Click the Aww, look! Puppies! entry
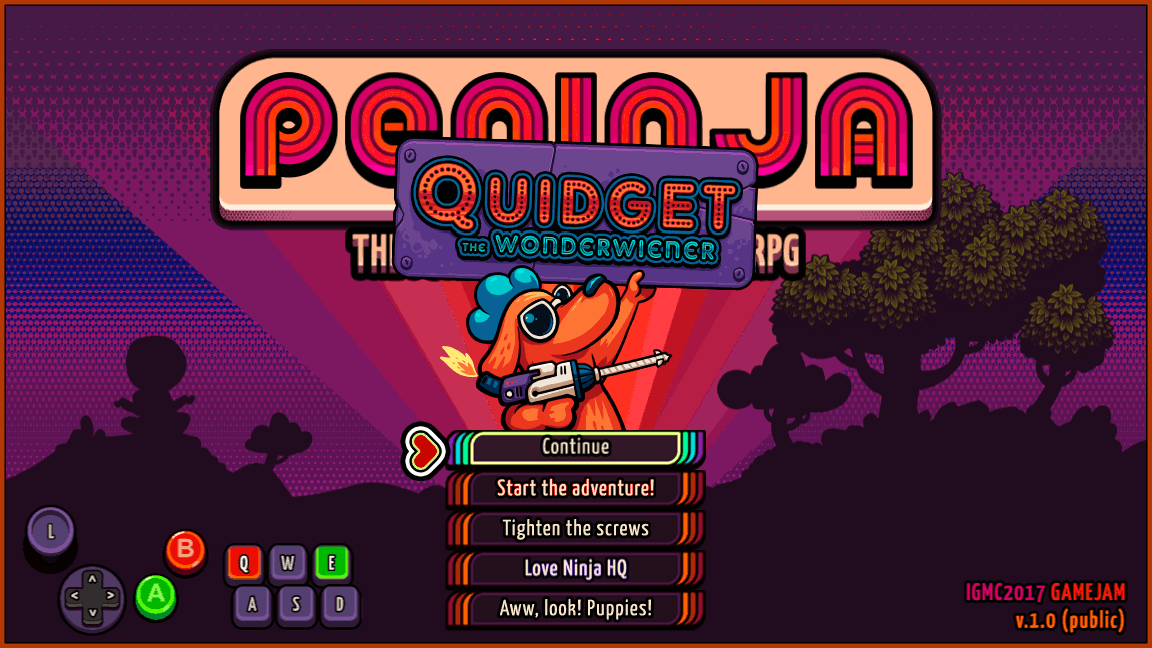The image size is (1152, 648). point(575,608)
